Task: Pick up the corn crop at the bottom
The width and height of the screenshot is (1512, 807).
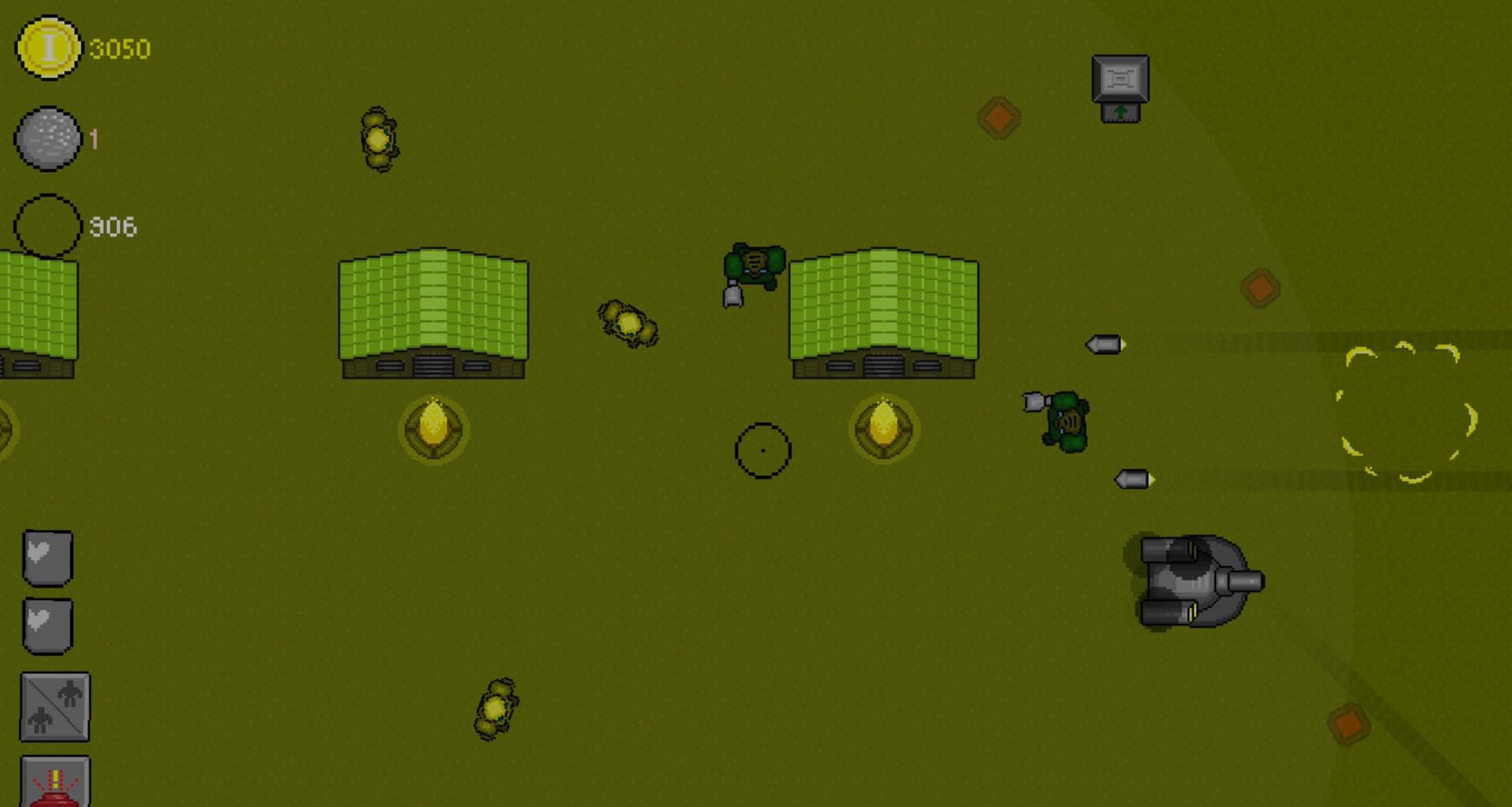Action: [495, 709]
